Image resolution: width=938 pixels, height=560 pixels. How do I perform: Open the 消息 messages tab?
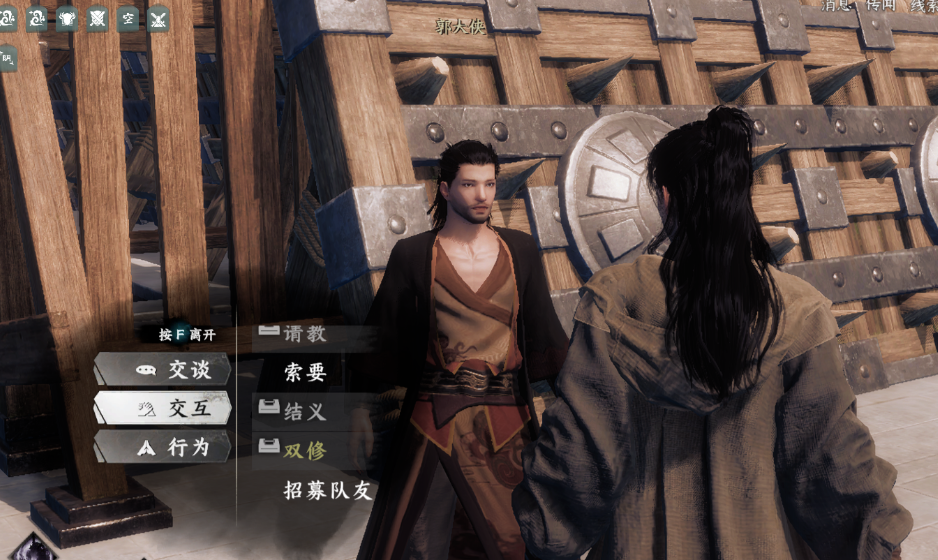[837, 5]
